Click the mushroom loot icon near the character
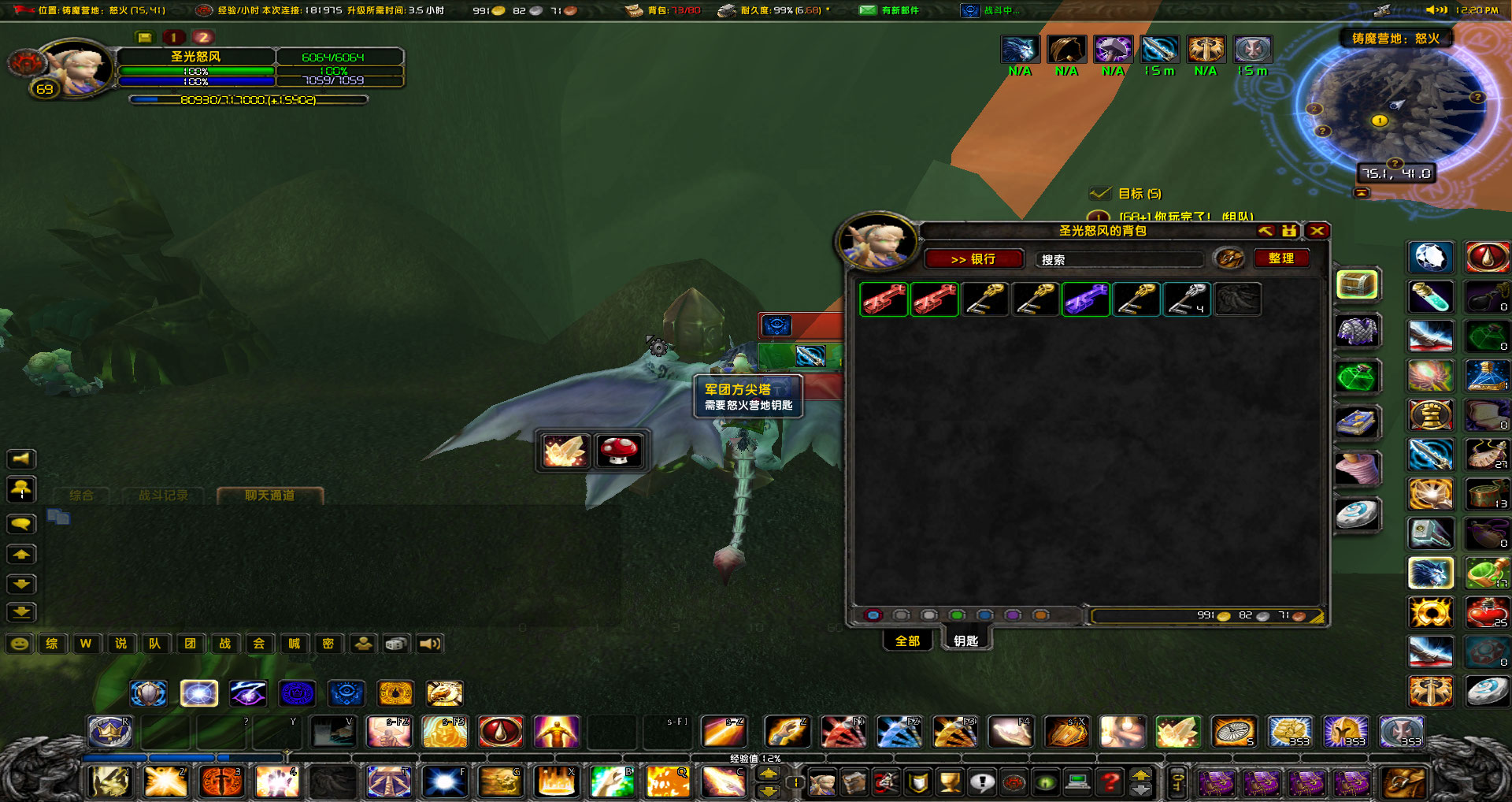This screenshot has width=1512, height=802. pyautogui.click(x=621, y=450)
